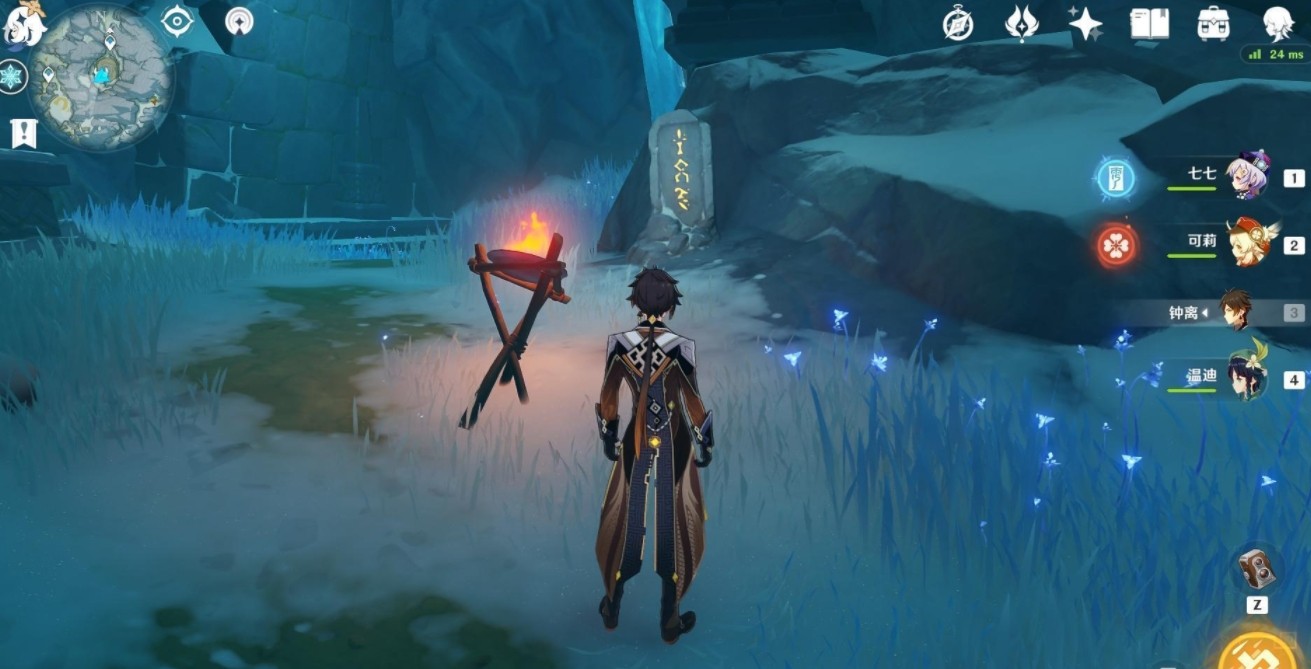The image size is (1311, 669).
Task: Use the camera gadget icon
Action: [1256, 570]
